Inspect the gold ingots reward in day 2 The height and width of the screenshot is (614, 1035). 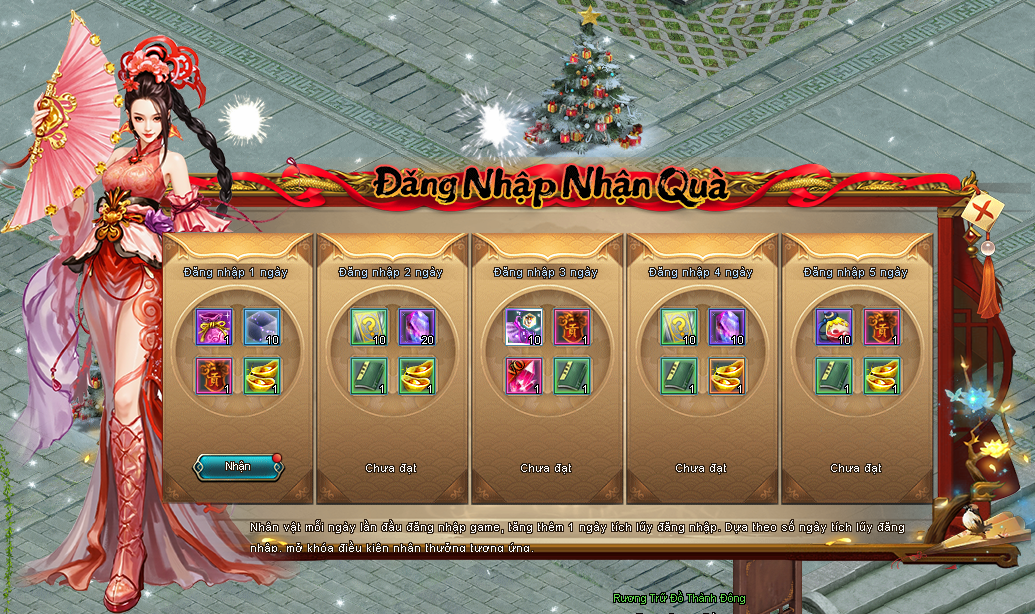417,376
